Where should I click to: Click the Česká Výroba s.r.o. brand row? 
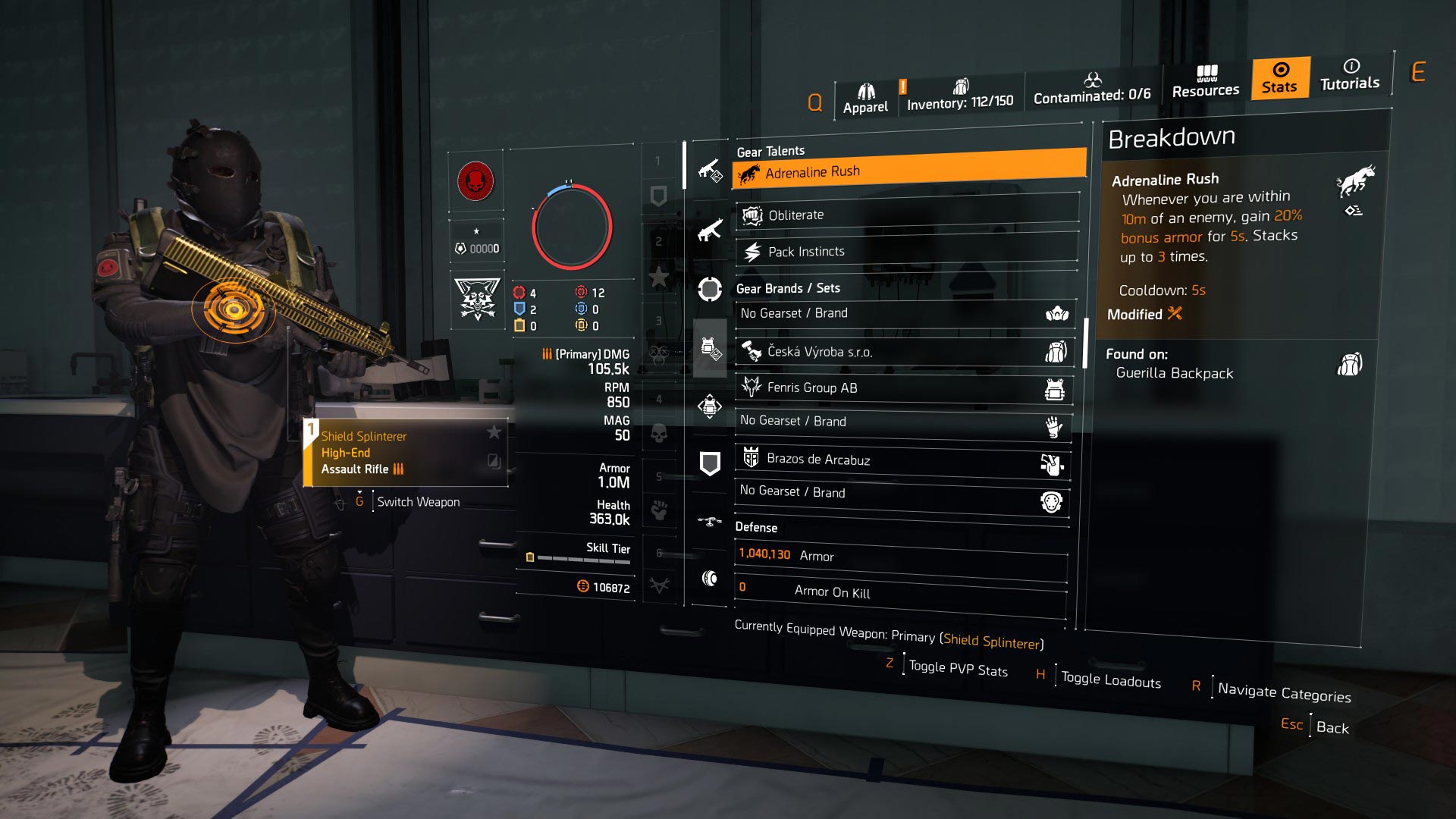point(904,351)
